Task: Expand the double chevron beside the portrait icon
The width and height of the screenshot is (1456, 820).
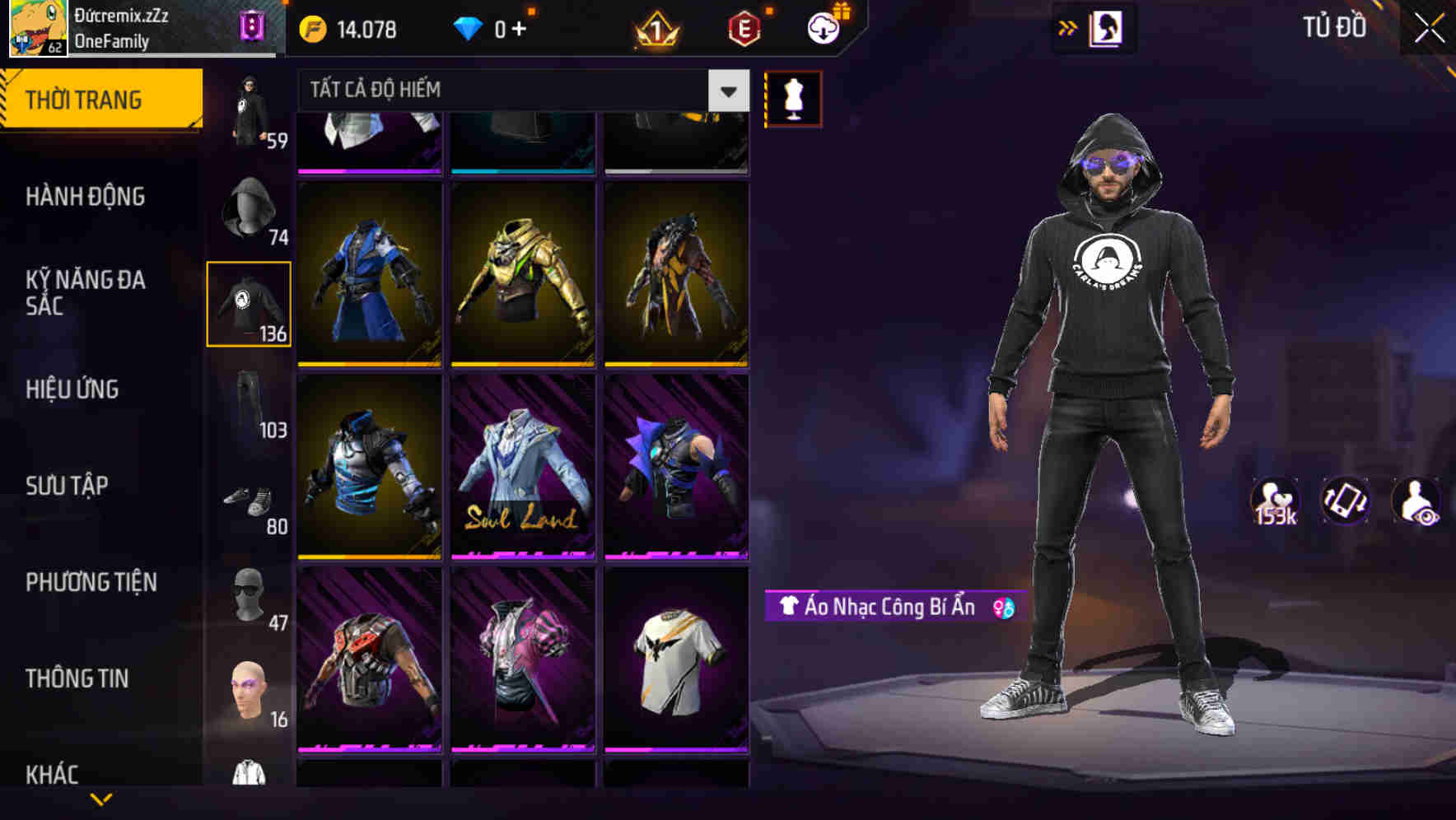Action: click(1069, 27)
